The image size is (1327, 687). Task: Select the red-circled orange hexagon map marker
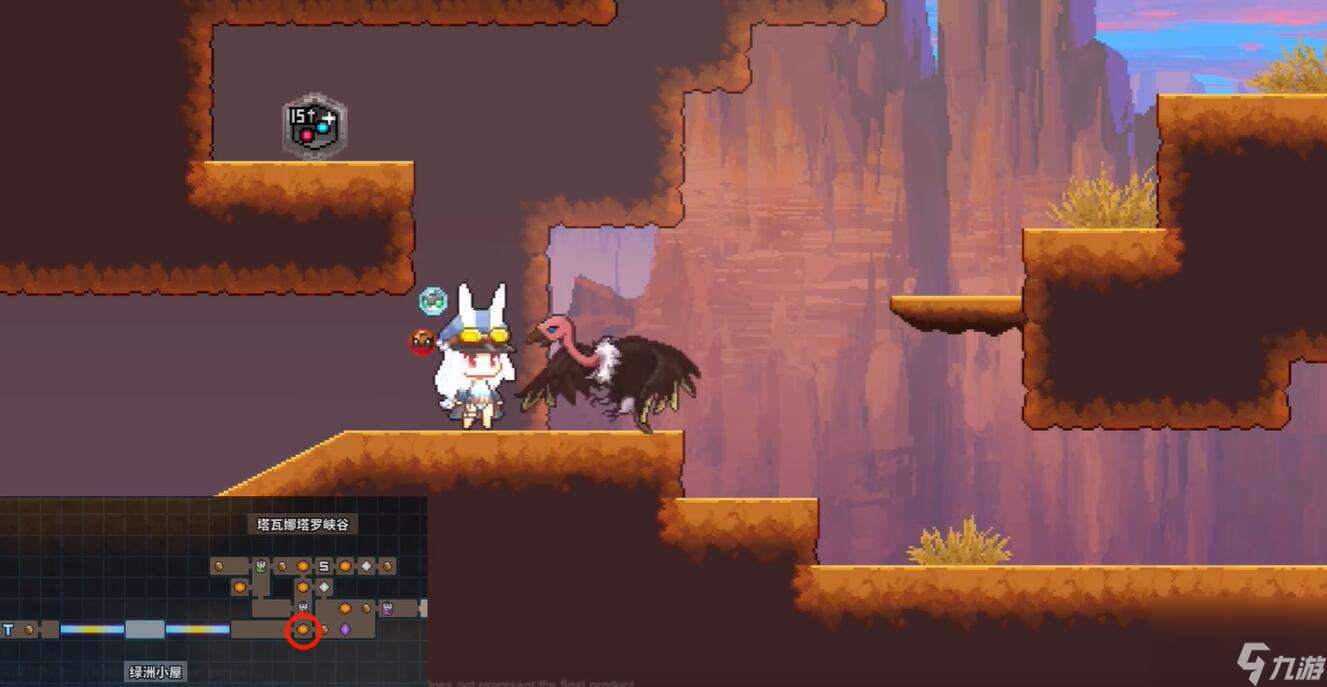(x=303, y=630)
